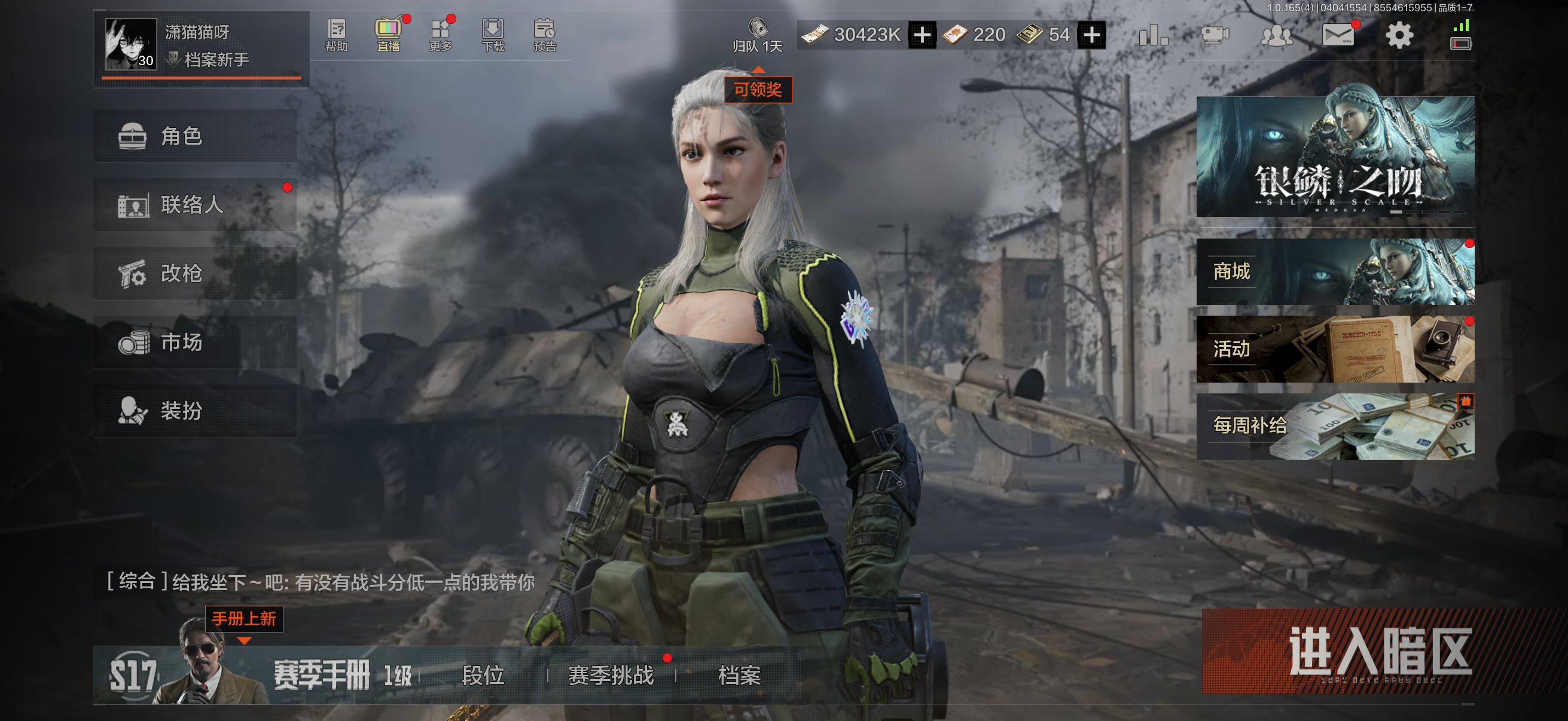Switch to the 段位 rank tab

pyautogui.click(x=483, y=676)
